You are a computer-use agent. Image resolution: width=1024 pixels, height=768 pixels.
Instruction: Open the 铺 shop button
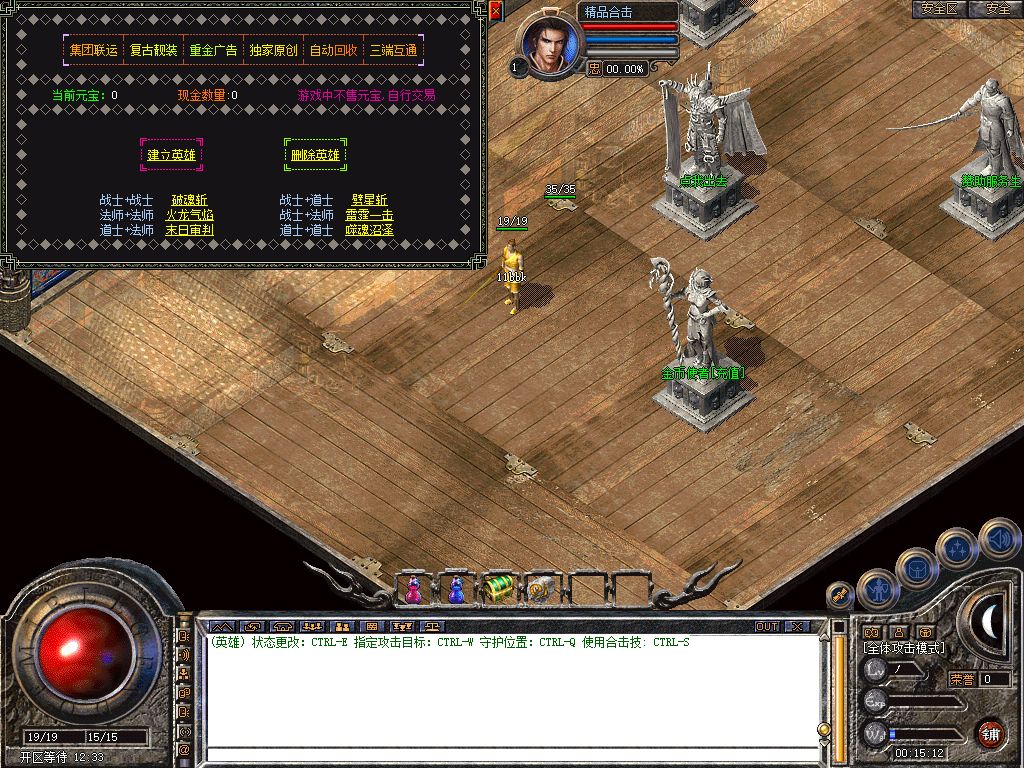click(x=990, y=733)
